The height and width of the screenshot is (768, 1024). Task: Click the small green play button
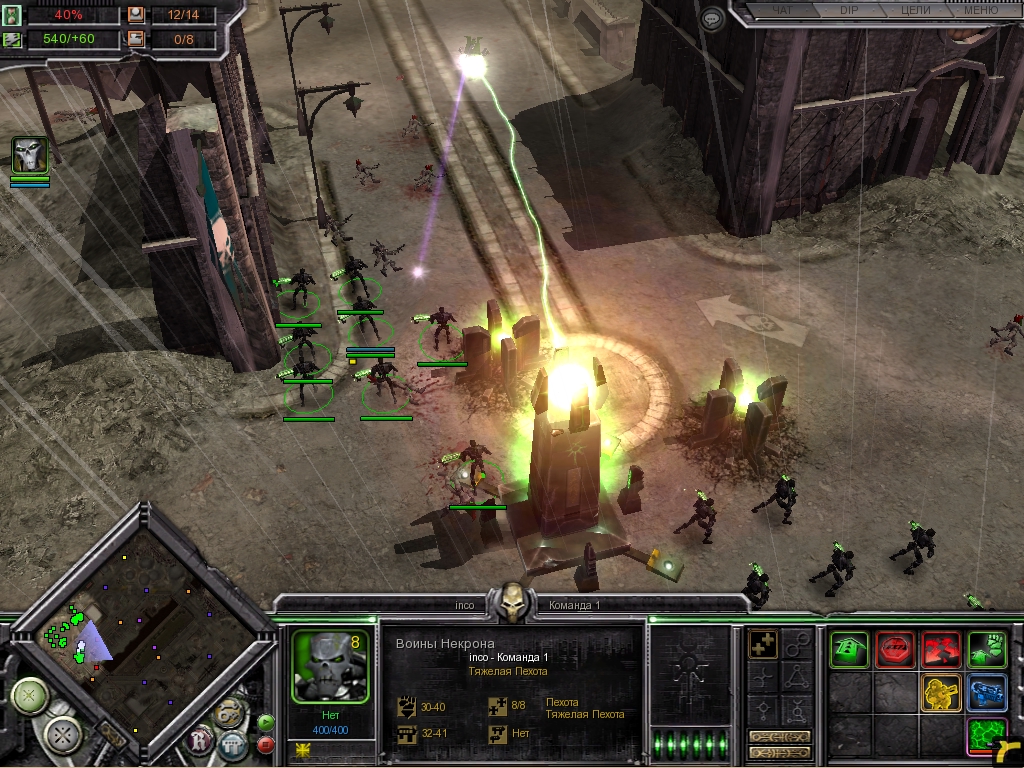point(266,722)
